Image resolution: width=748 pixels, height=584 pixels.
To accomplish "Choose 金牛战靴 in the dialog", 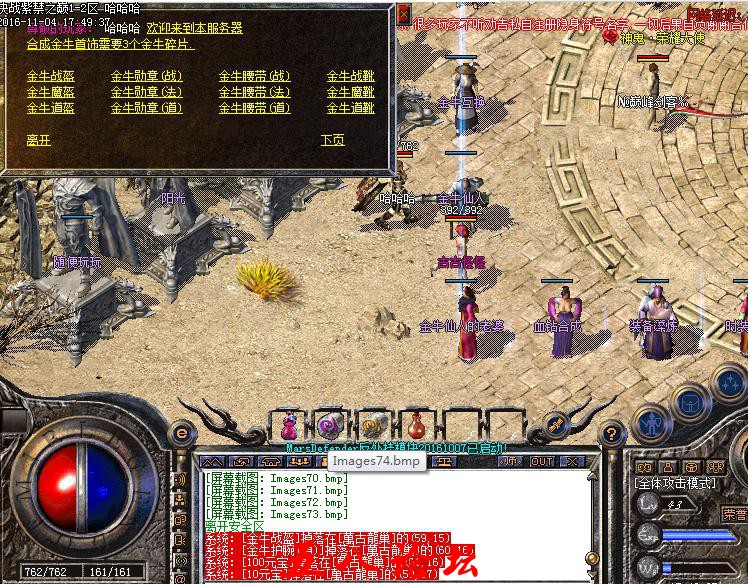I will point(350,76).
